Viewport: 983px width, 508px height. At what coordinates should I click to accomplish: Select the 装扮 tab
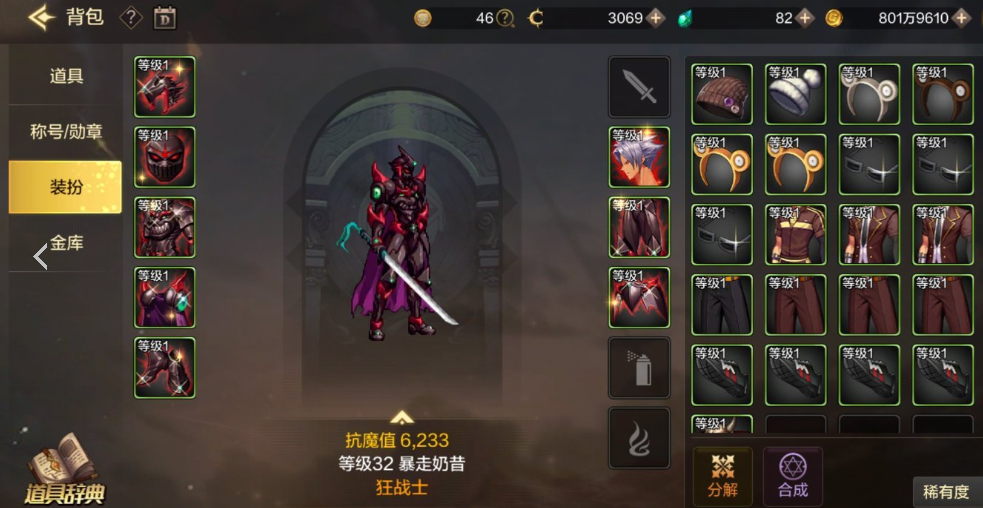66,187
